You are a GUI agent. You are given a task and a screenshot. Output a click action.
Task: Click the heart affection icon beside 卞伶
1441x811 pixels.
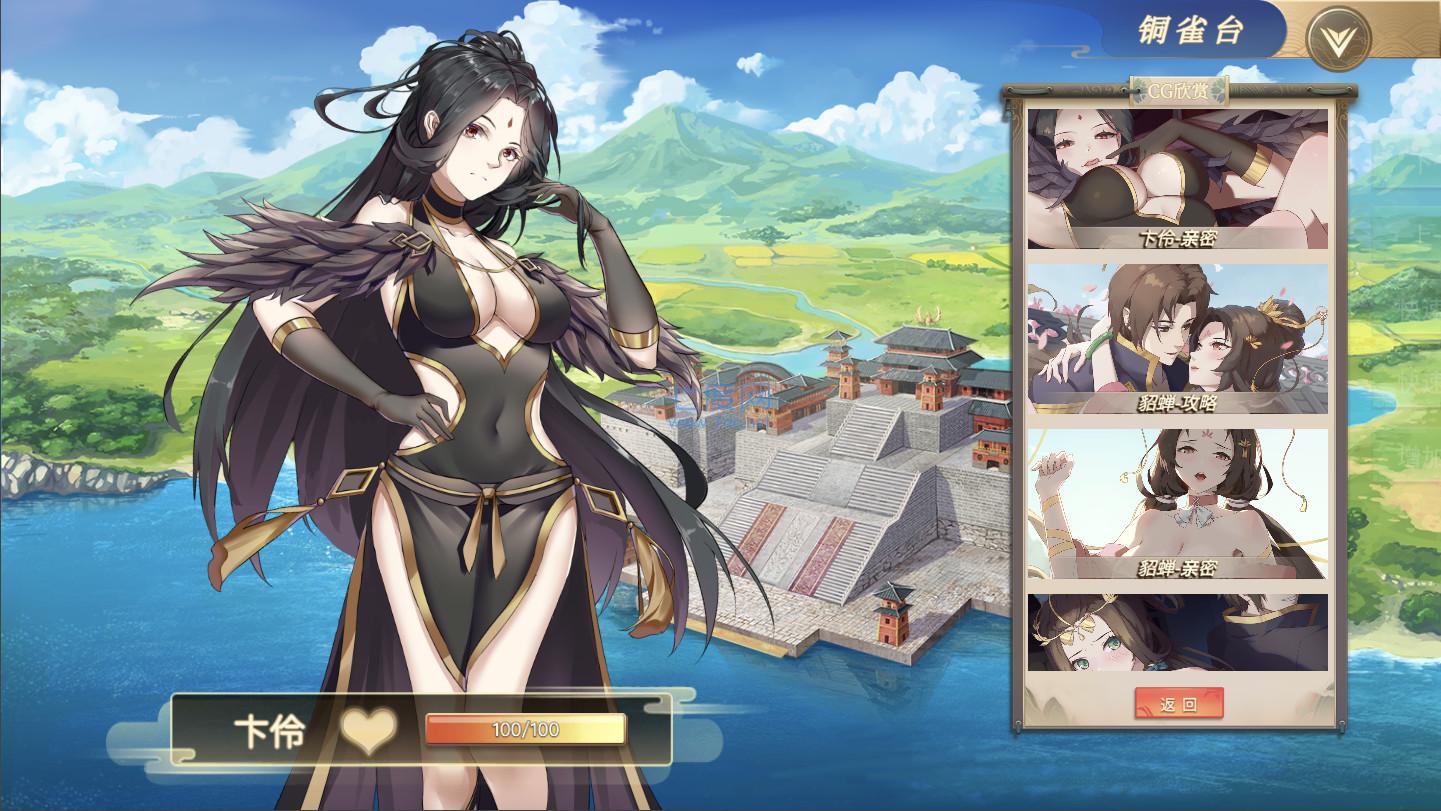(368, 732)
